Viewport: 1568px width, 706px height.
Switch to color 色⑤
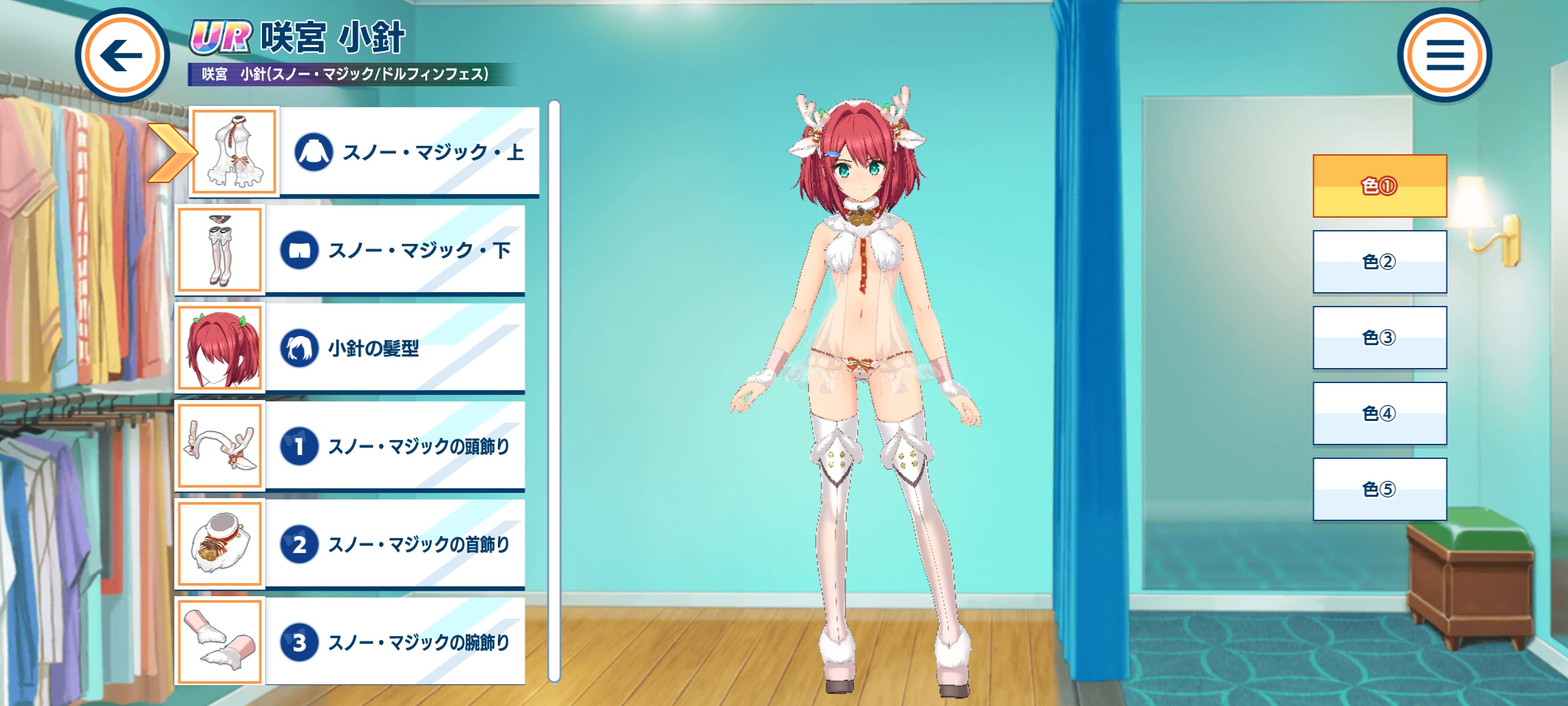1379,489
